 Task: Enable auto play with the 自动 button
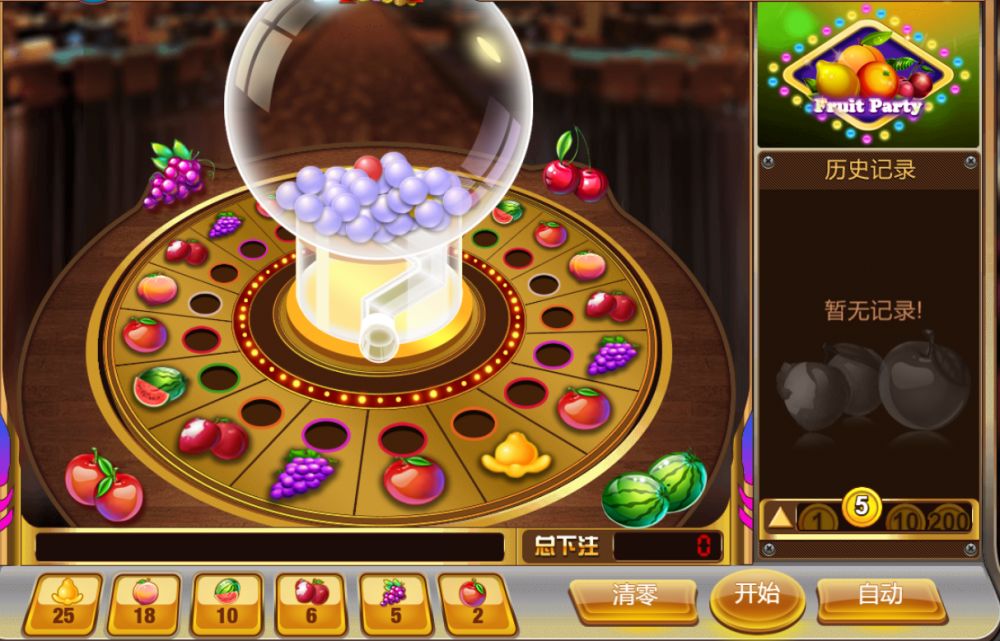pos(880,596)
